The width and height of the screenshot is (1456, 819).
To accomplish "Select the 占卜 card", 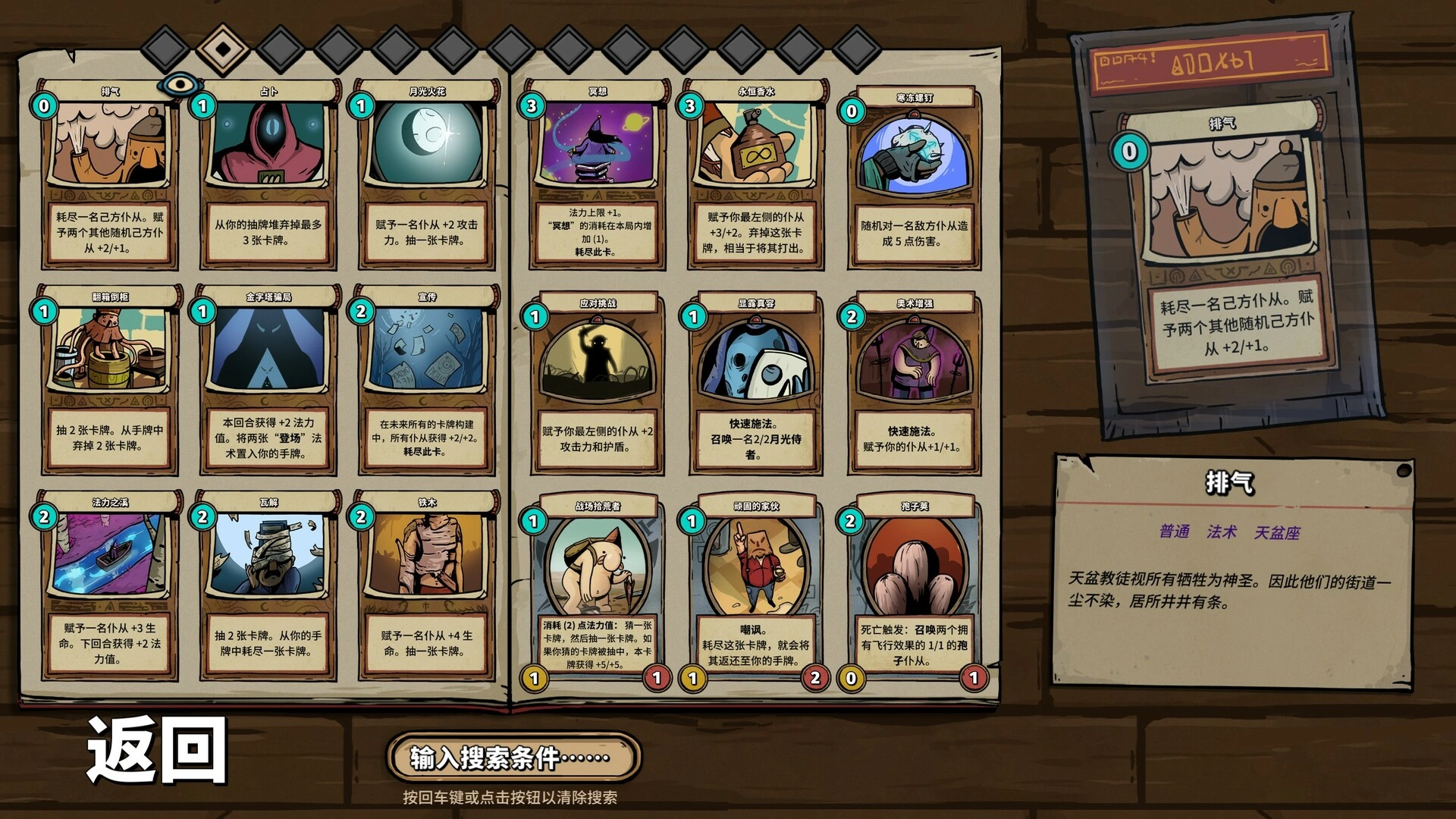I will 268,174.
